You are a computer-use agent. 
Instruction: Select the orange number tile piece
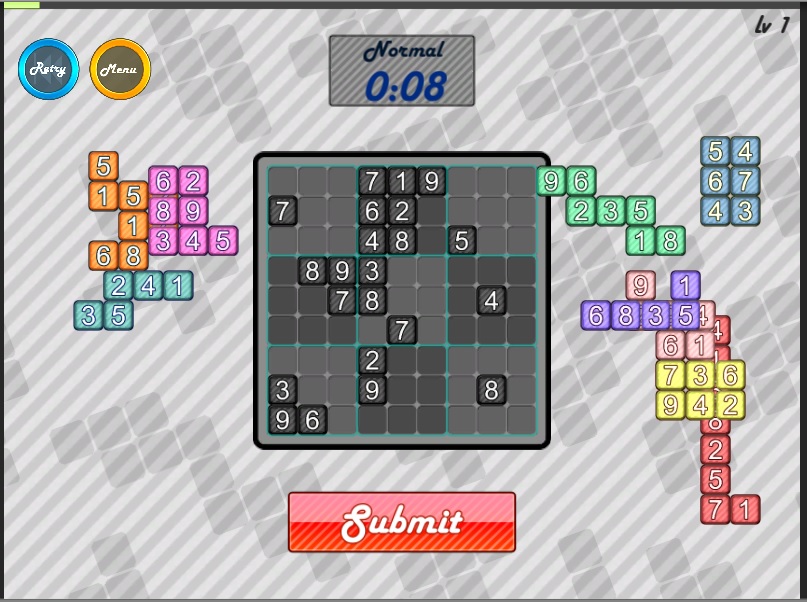point(104,195)
